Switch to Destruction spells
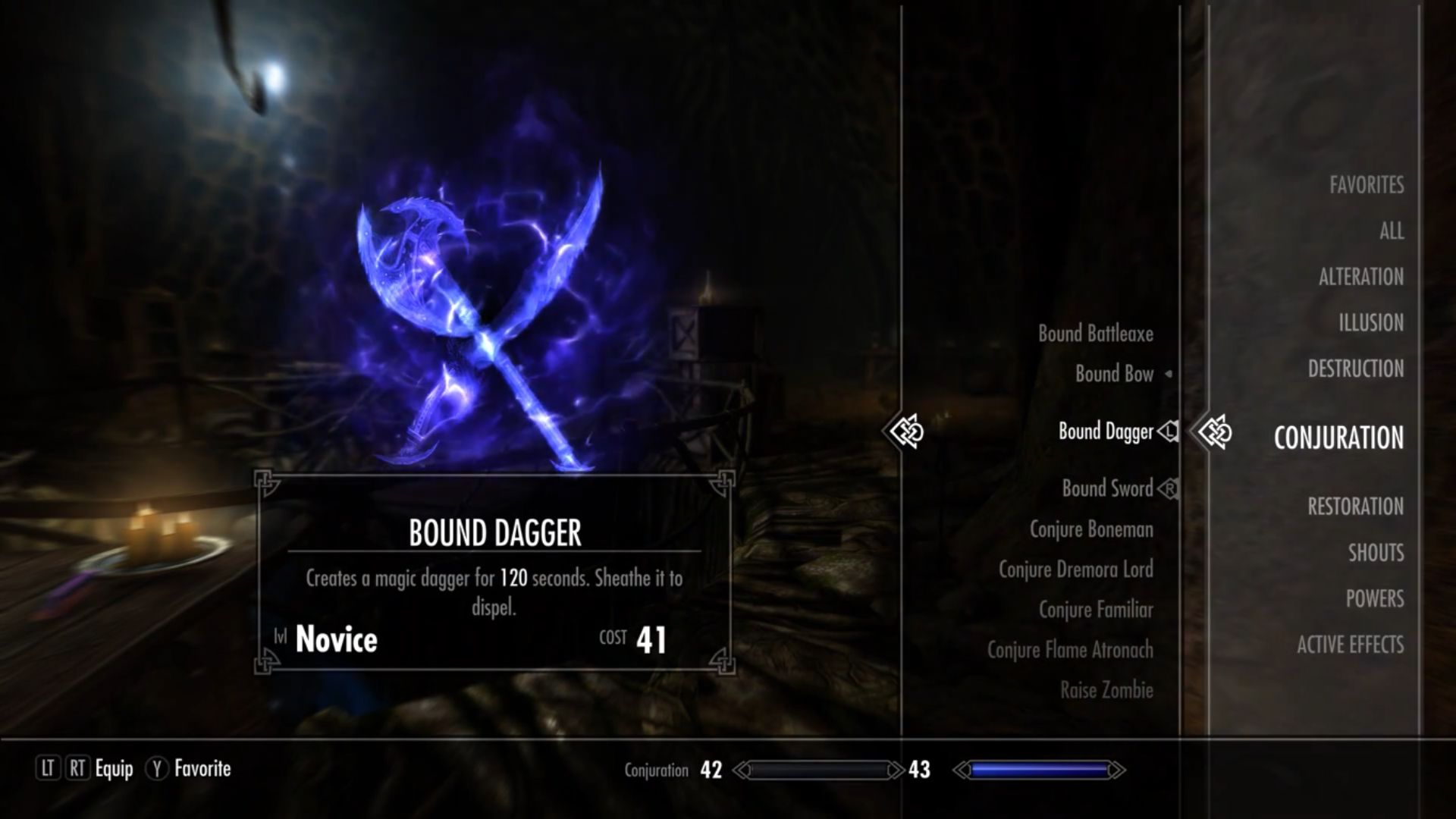This screenshot has height=819, width=1456. tap(1355, 369)
